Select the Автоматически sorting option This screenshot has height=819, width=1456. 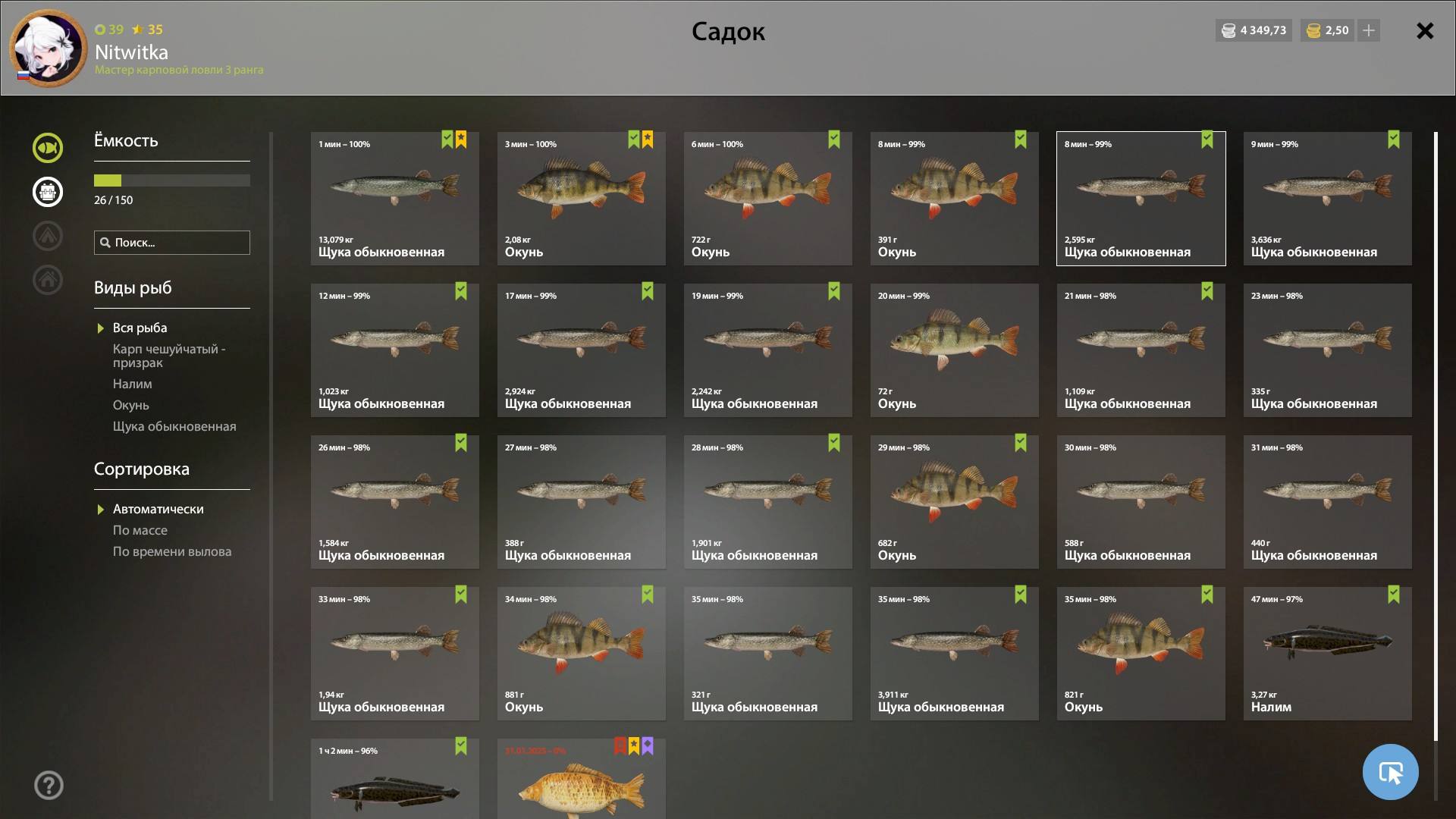click(x=158, y=510)
